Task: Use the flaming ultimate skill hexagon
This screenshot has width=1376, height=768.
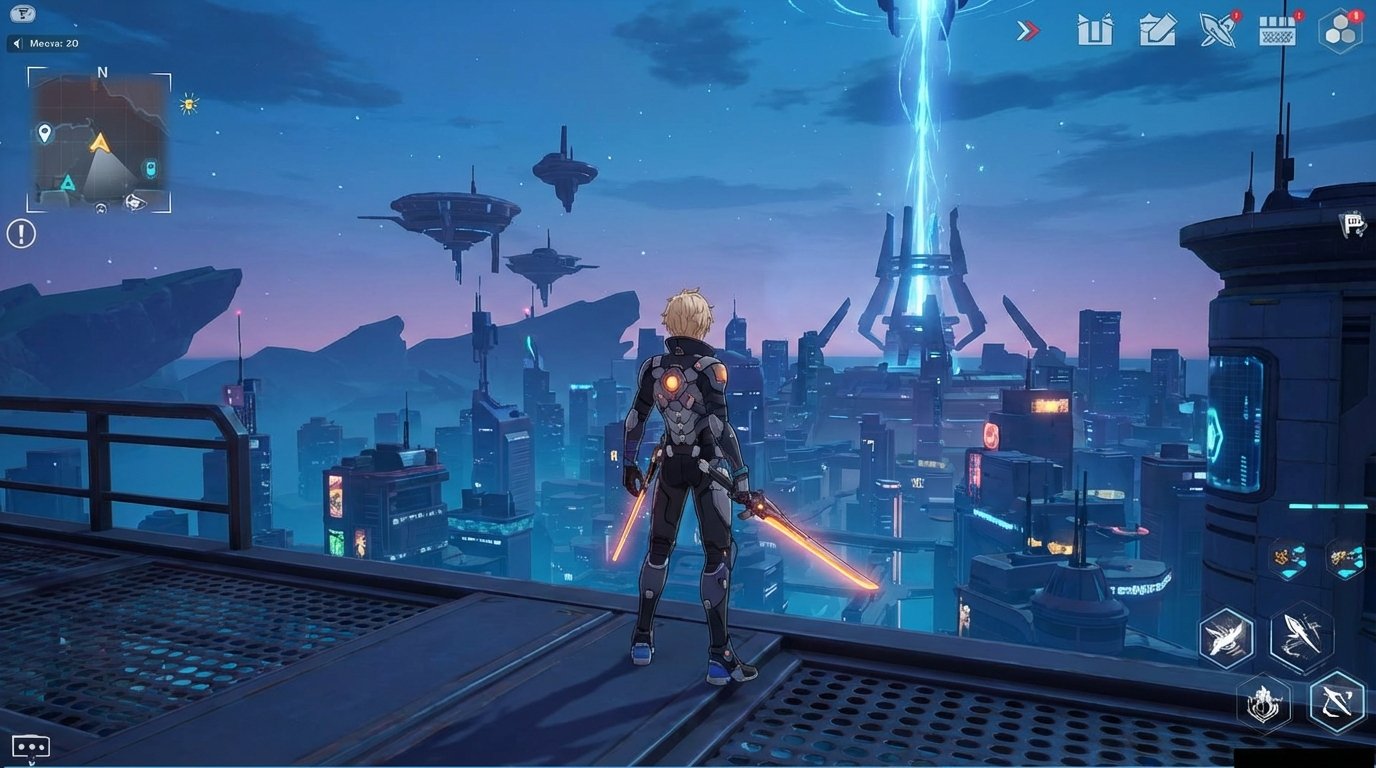Action: point(1262,702)
